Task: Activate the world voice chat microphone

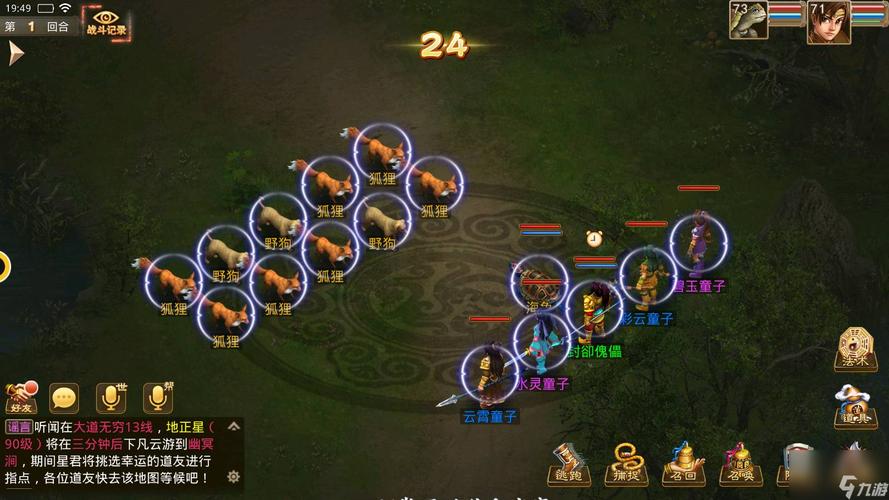Action: click(111, 398)
